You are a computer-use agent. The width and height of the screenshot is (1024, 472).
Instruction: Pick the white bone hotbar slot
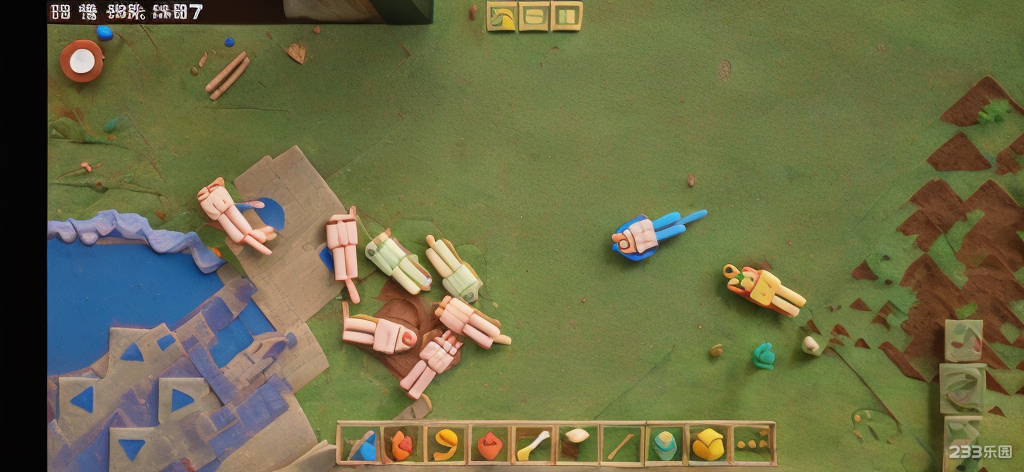532,444
